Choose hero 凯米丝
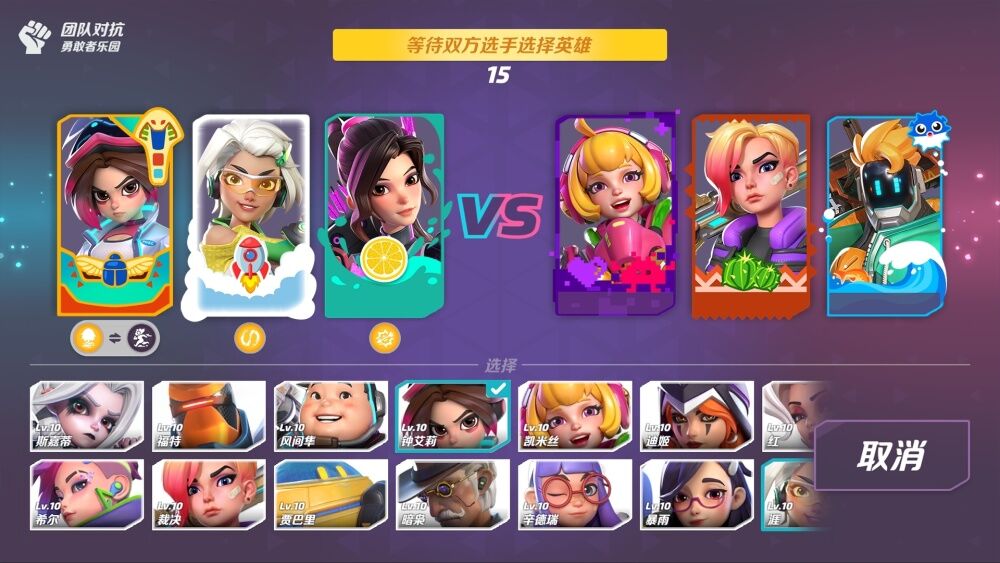The image size is (1000, 563). (x=575, y=416)
